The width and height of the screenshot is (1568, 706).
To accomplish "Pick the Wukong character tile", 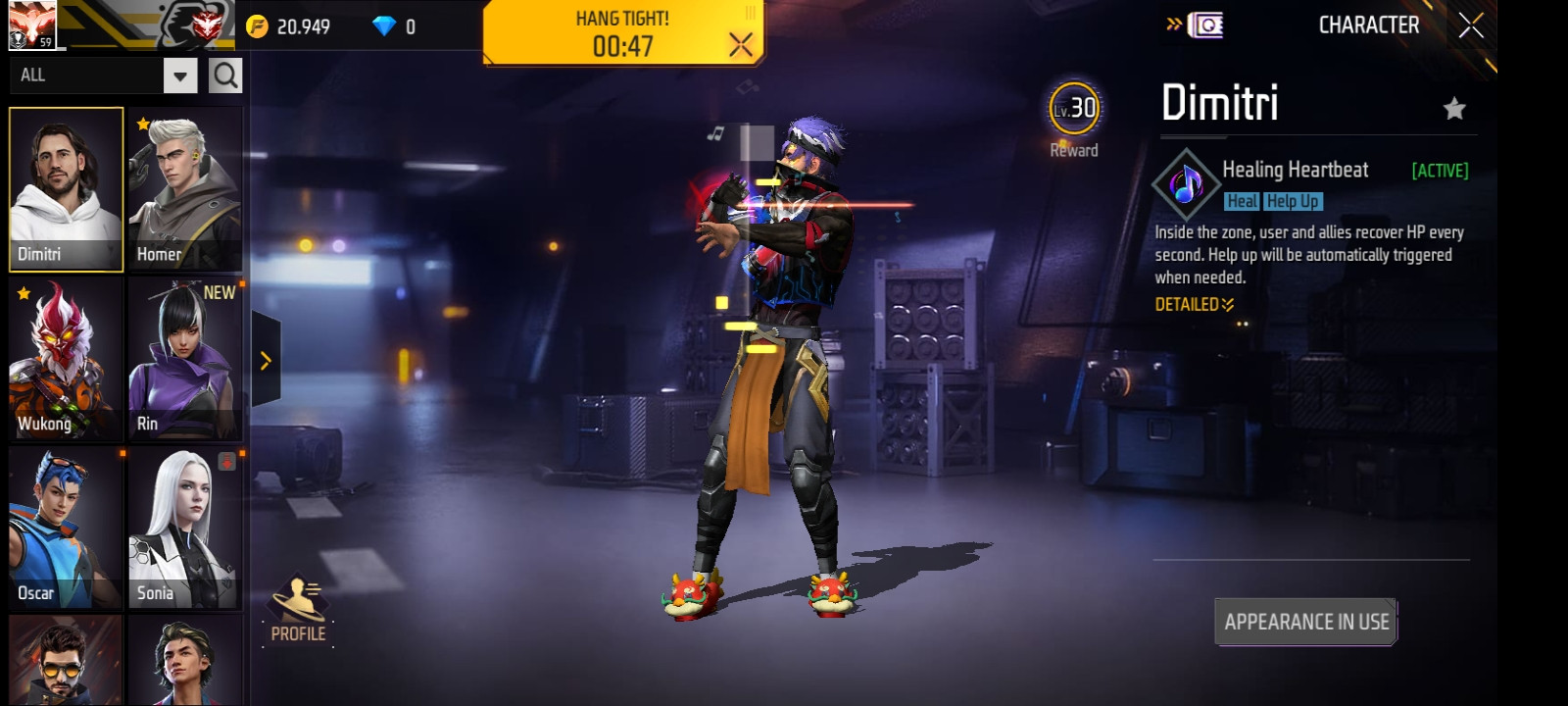I will click(x=66, y=358).
